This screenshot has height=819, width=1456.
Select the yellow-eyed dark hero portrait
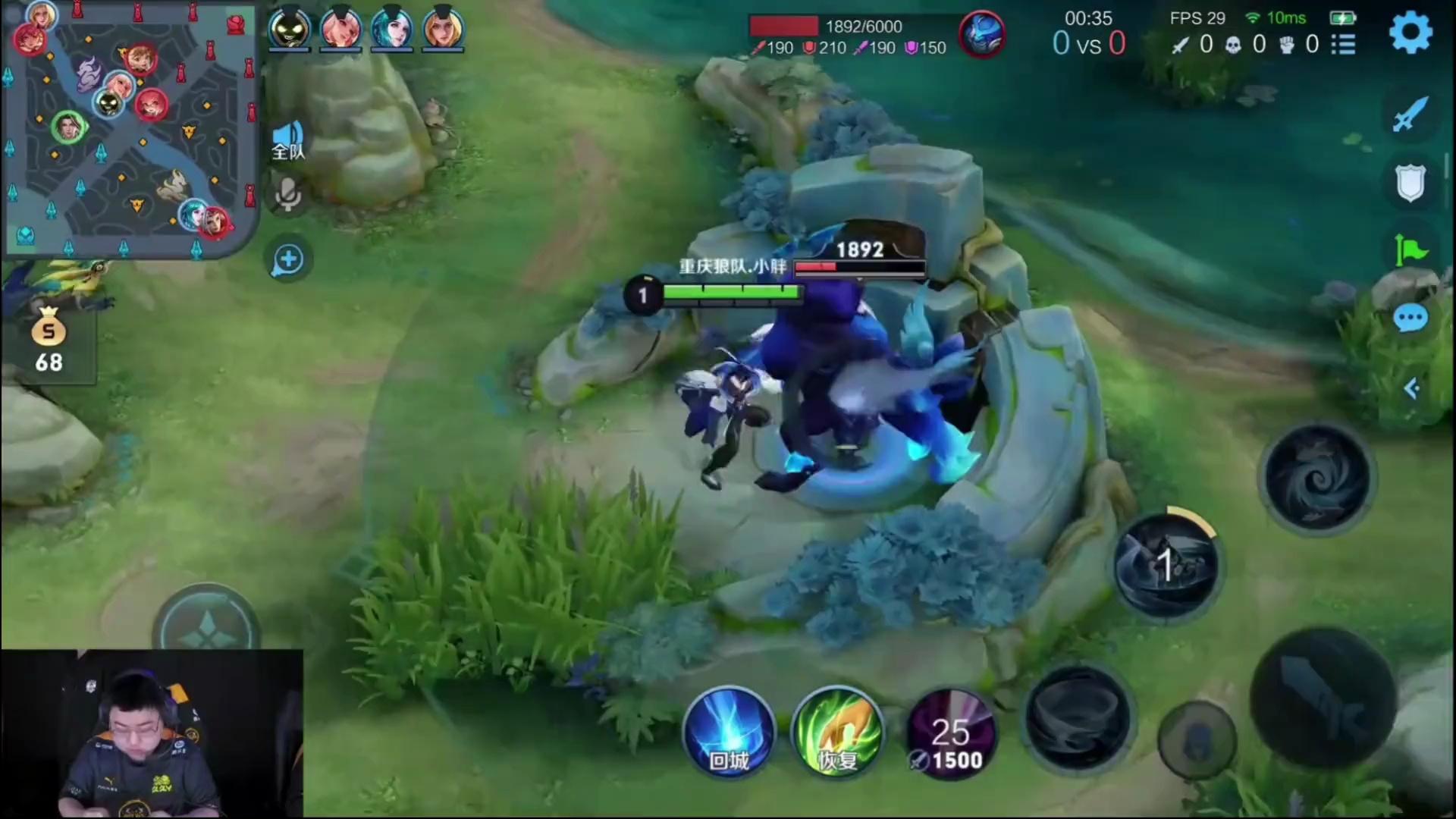pyautogui.click(x=290, y=30)
